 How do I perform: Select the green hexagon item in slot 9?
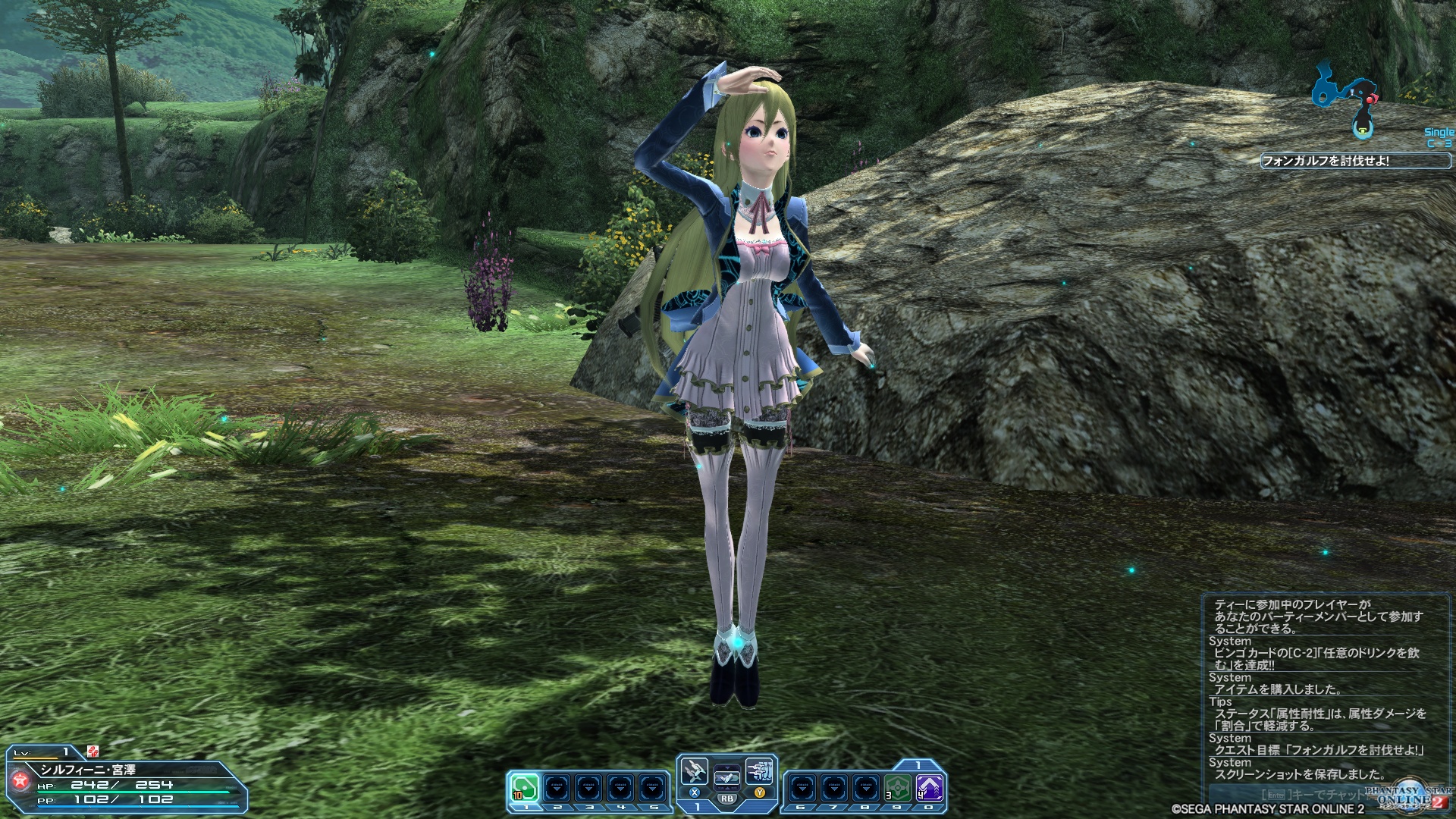coord(897,789)
